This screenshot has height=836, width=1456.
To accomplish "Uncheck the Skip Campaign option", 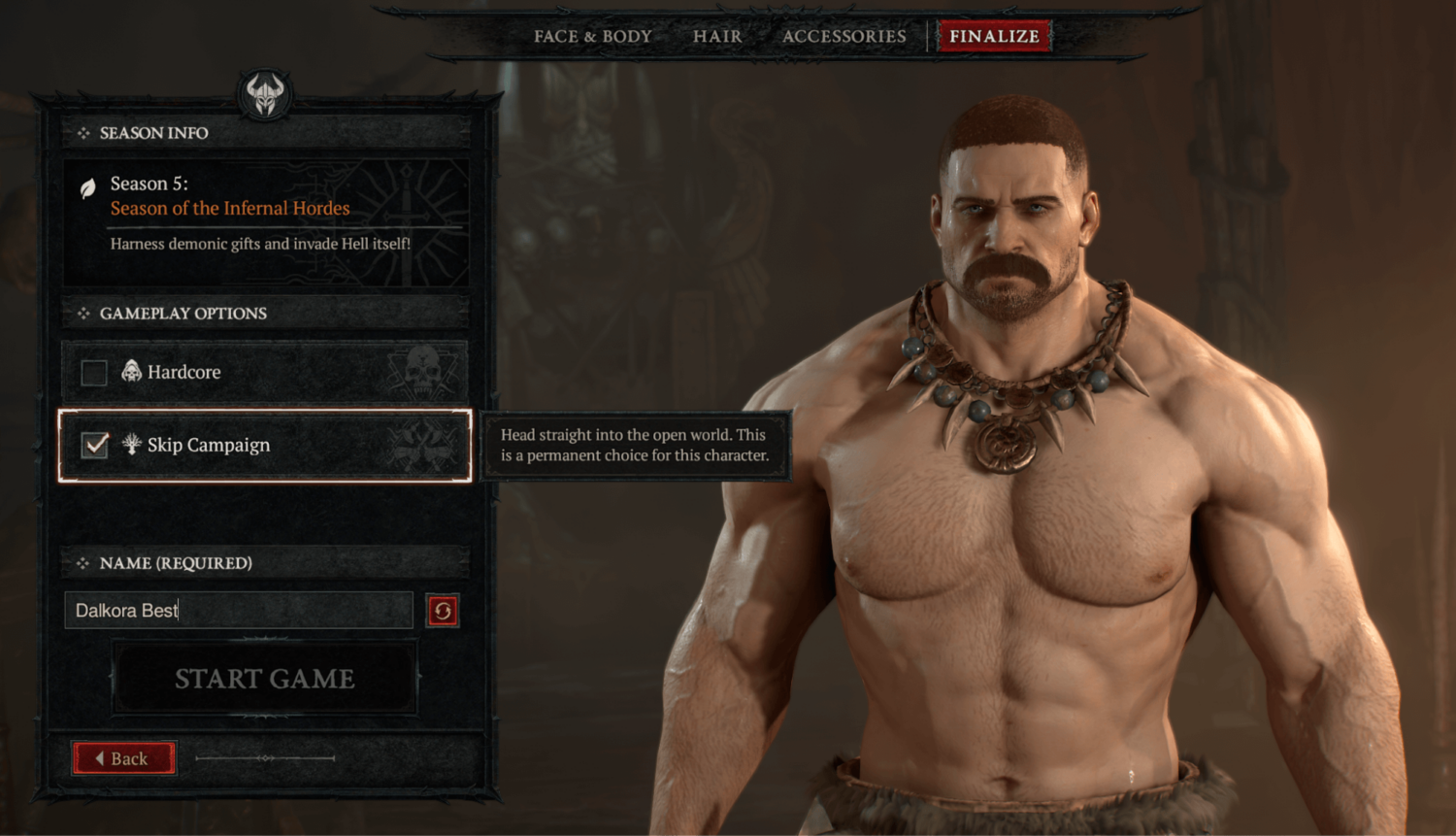I will (93, 445).
